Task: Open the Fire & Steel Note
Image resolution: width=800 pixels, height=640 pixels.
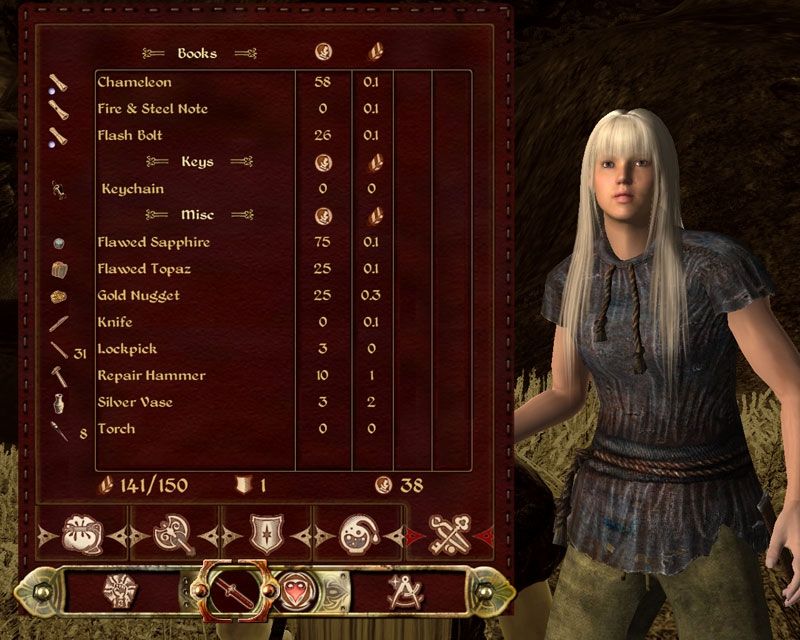Action: coord(152,108)
